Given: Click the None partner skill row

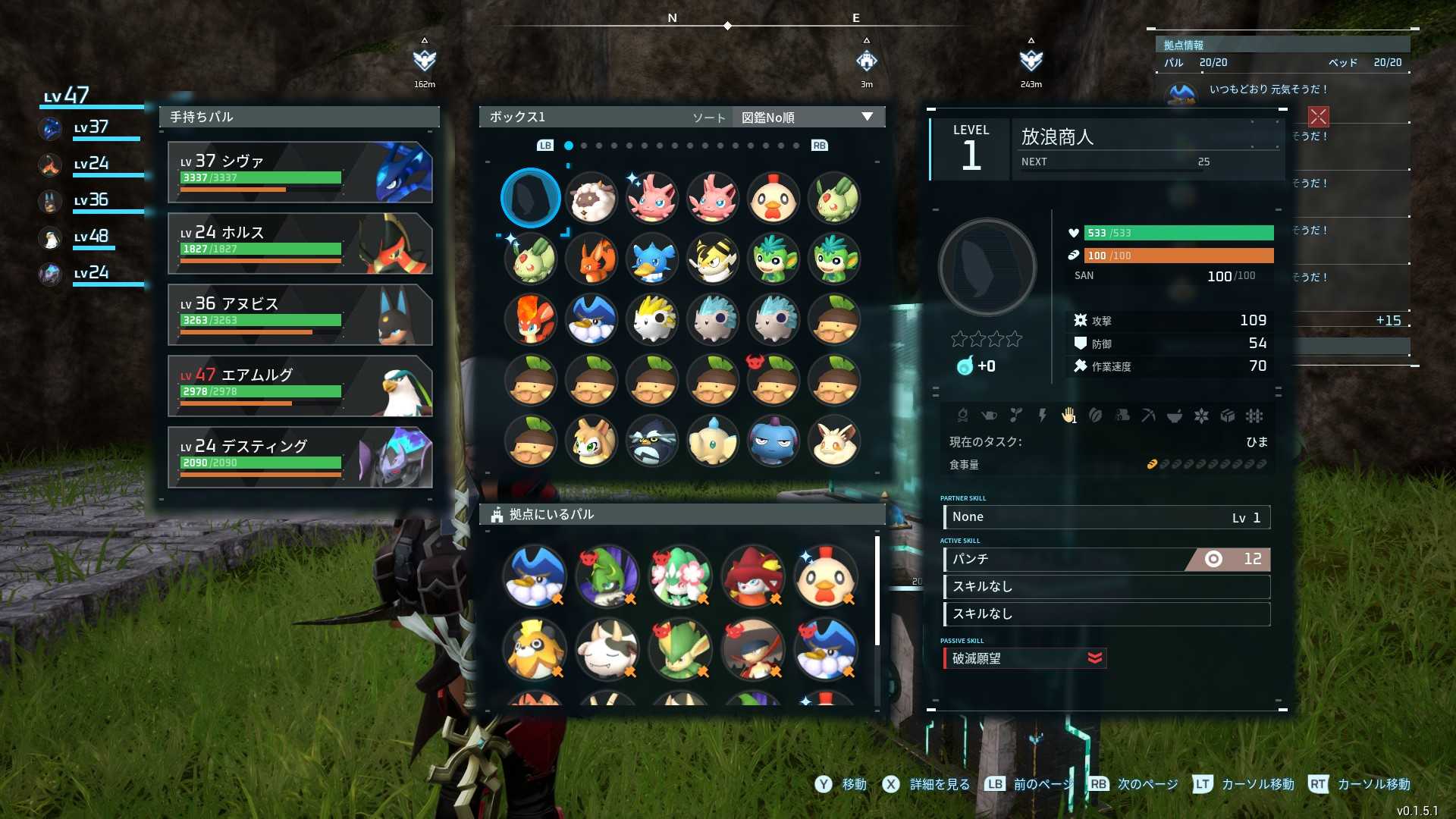Looking at the screenshot, I should click(1106, 517).
